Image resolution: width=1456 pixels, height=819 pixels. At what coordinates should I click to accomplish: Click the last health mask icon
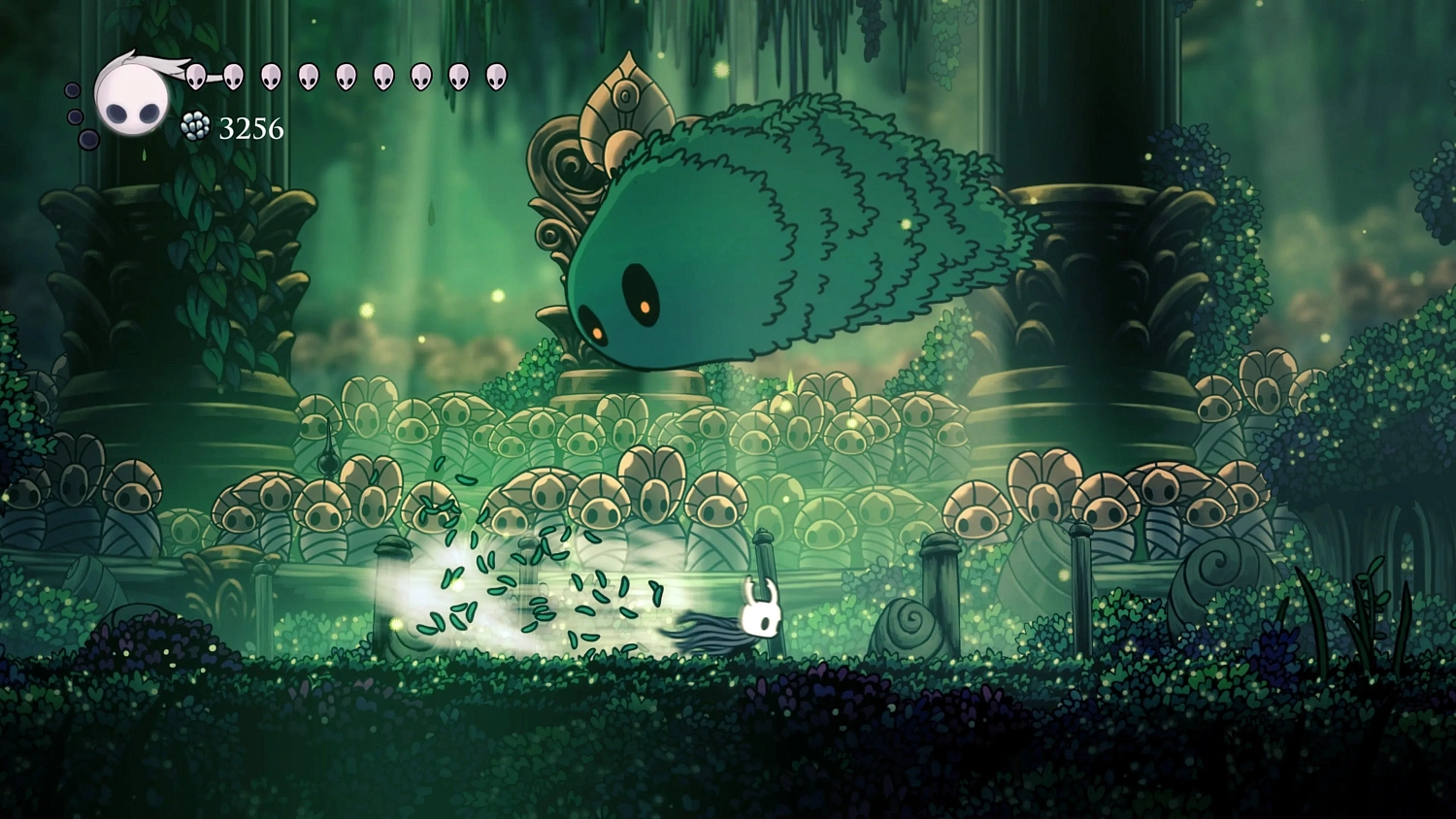494,76
